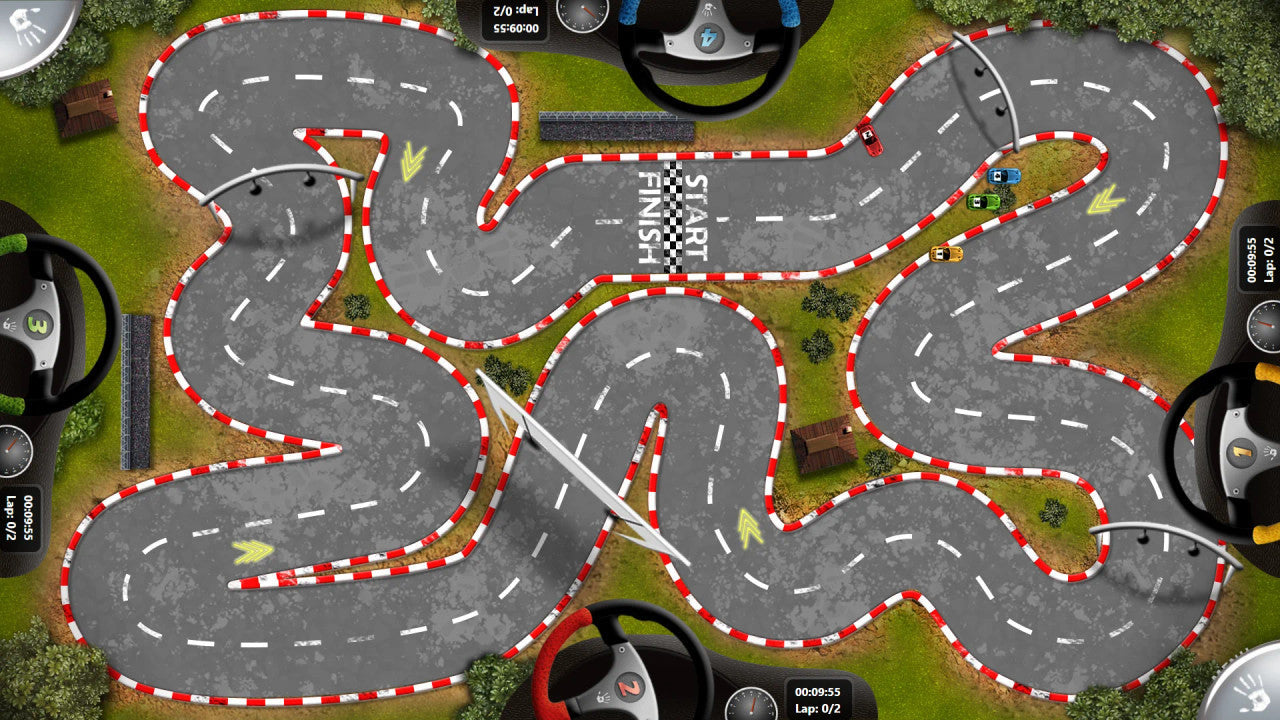Select the green player 3 steering wheel
The height and width of the screenshot is (720, 1280).
coord(42,324)
